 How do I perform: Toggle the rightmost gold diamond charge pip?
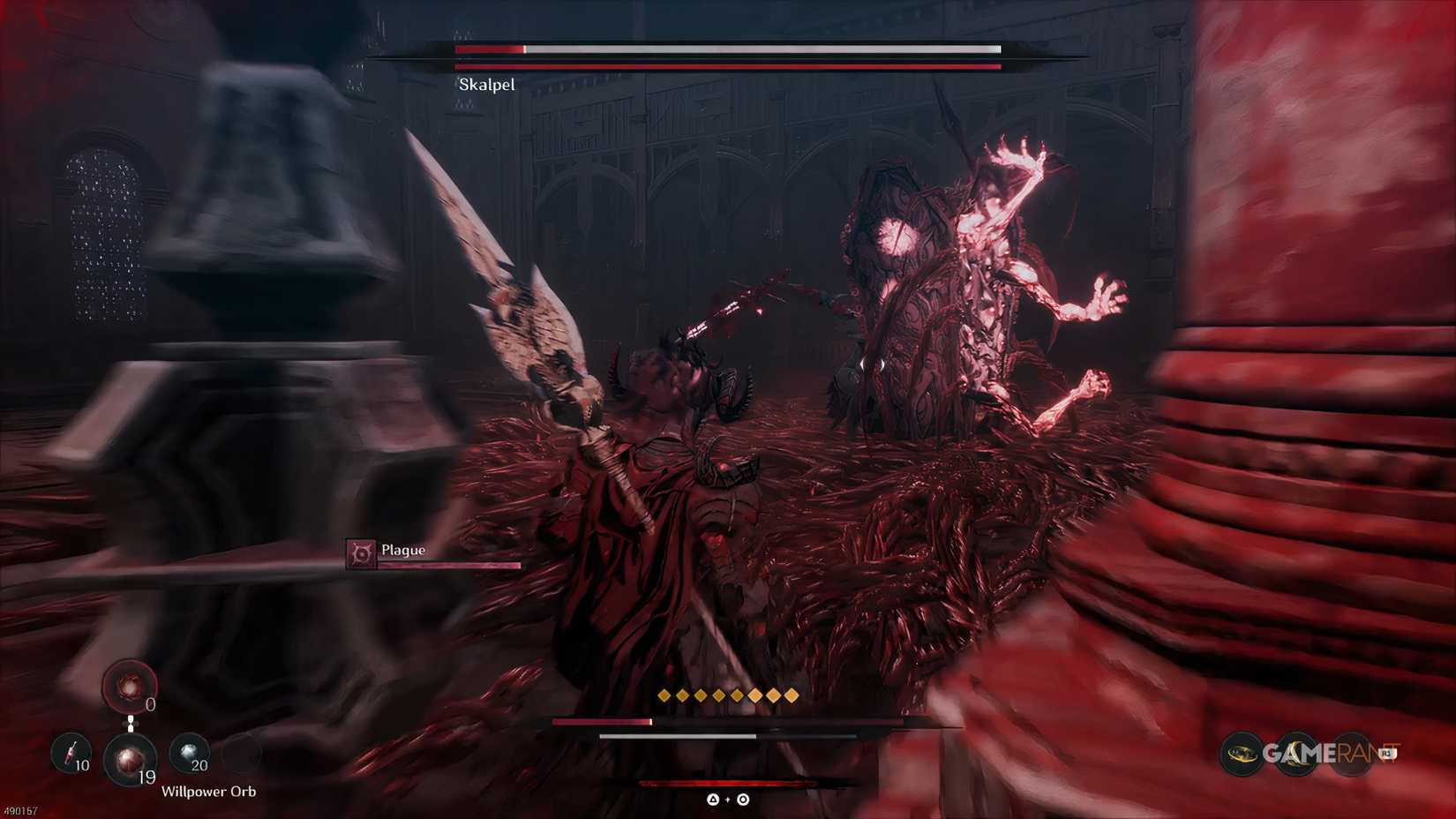(x=791, y=695)
